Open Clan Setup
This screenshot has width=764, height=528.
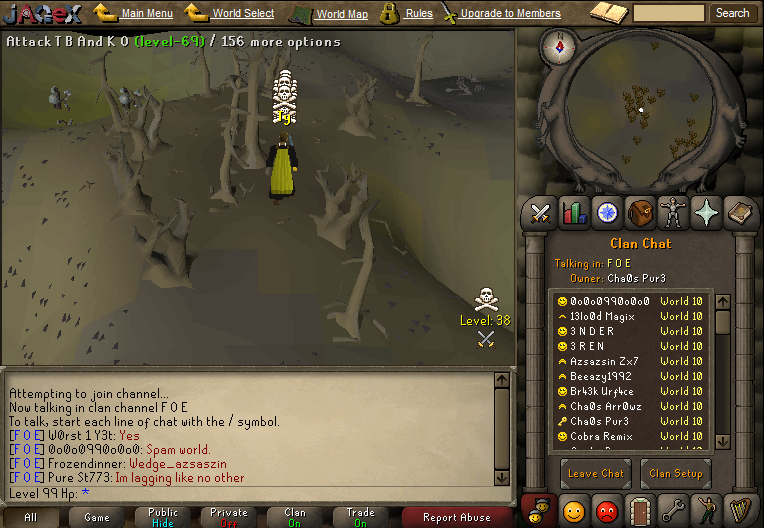(x=675, y=473)
